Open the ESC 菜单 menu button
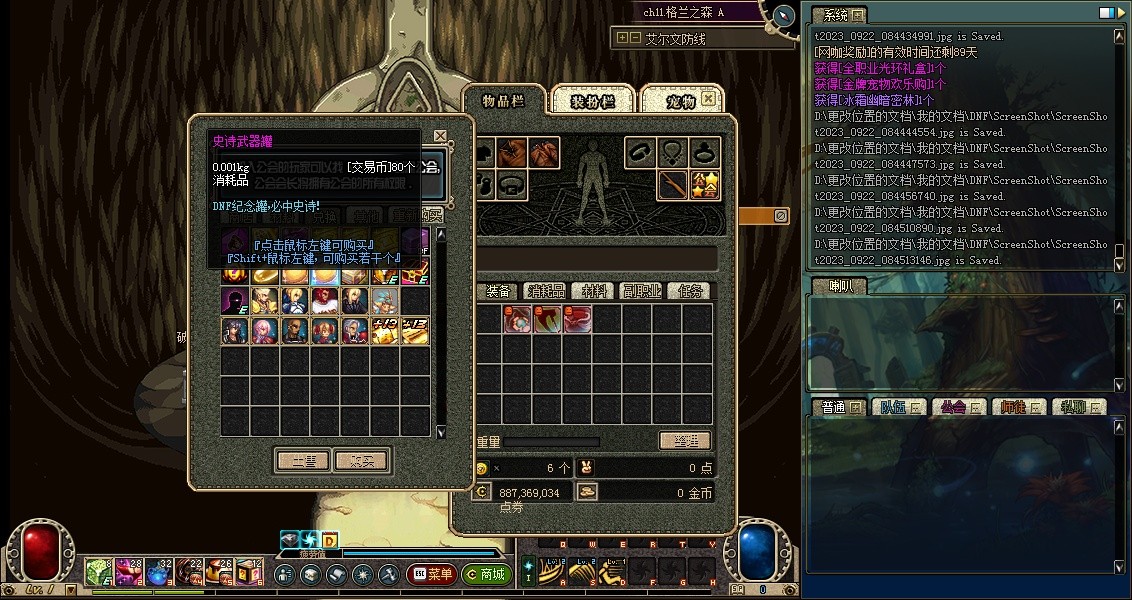This screenshot has height=600, width=1132. pyautogui.click(x=431, y=575)
